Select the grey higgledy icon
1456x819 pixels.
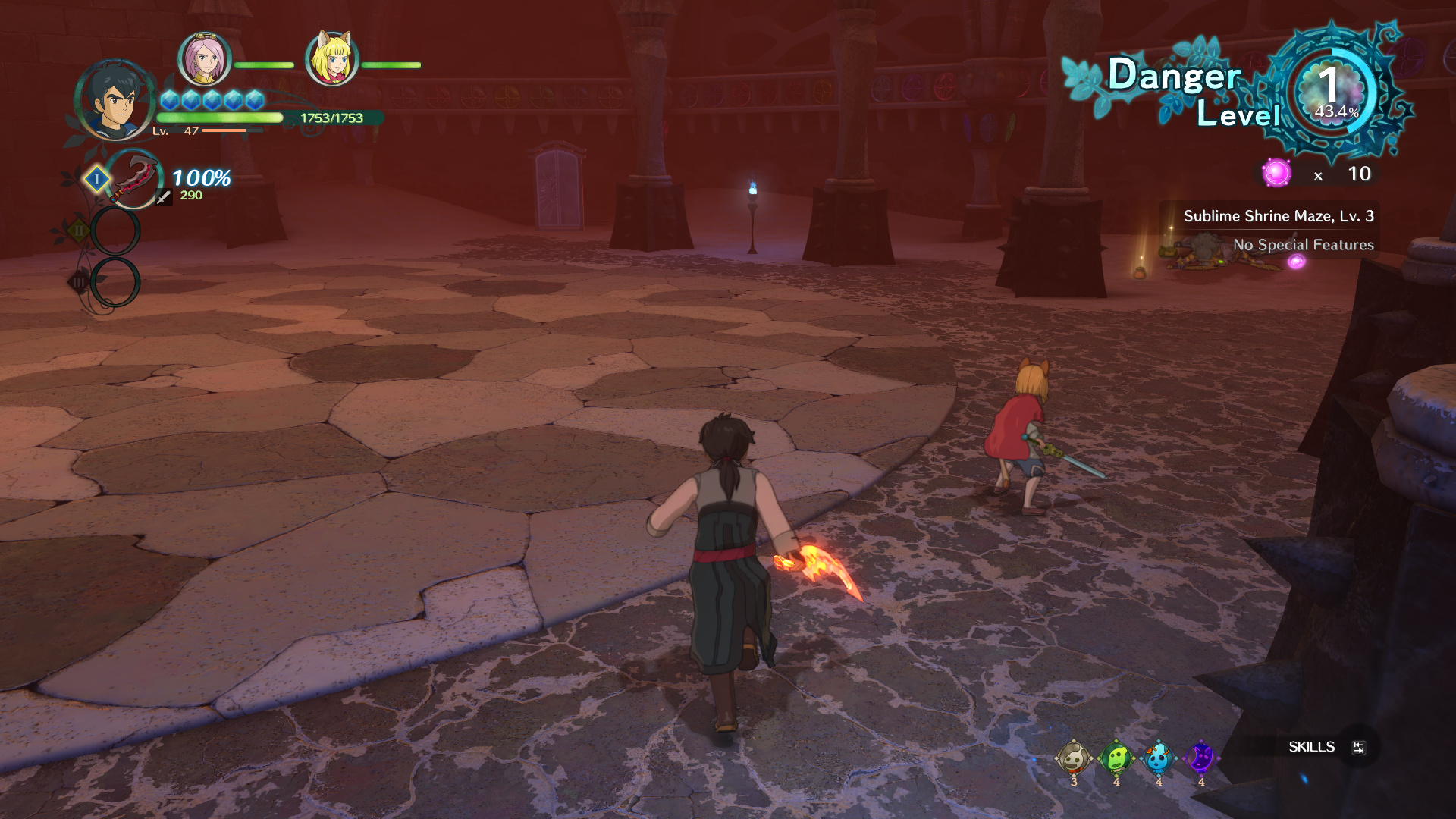click(x=1073, y=758)
